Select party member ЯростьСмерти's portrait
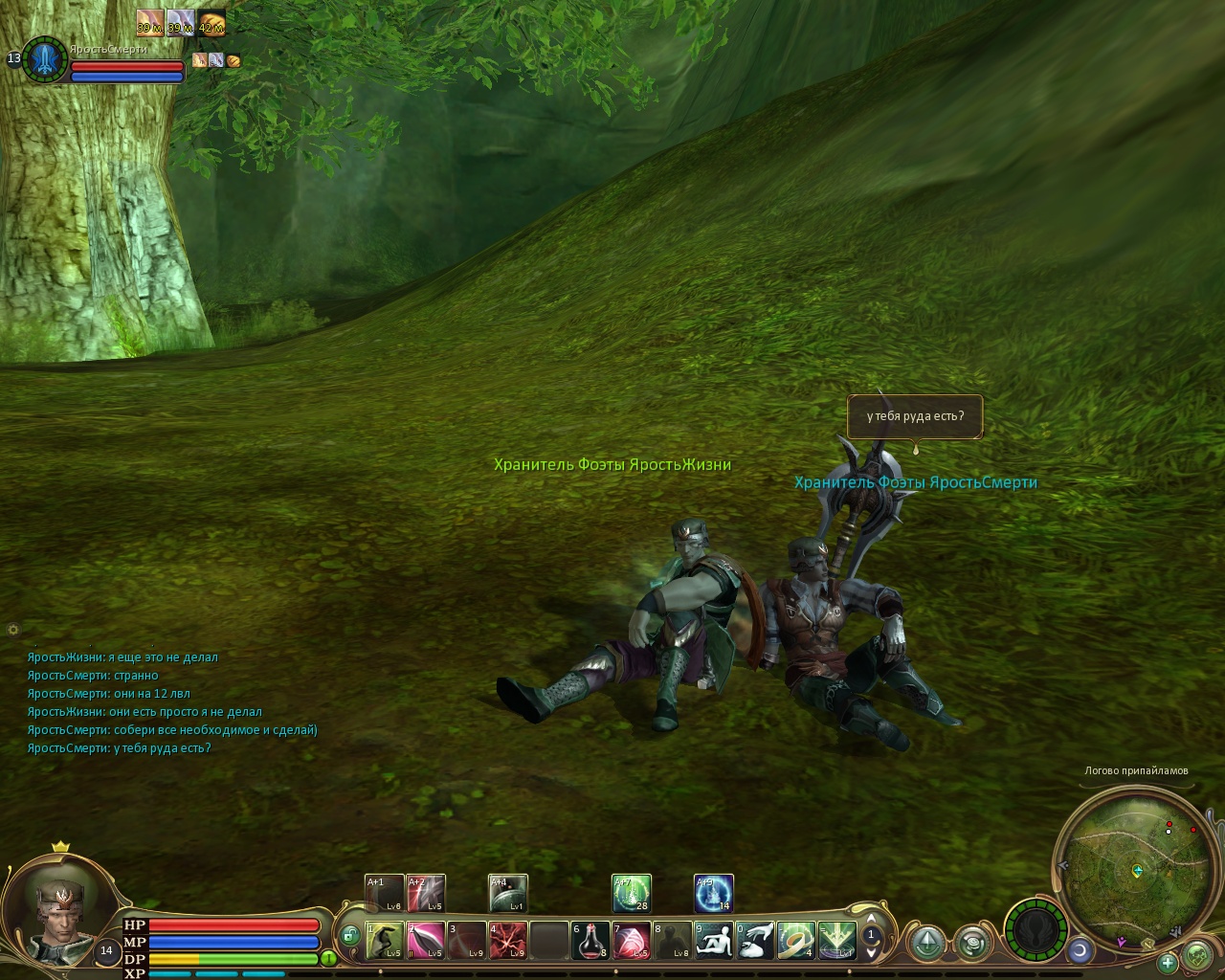The height and width of the screenshot is (980, 1225). [x=44, y=60]
